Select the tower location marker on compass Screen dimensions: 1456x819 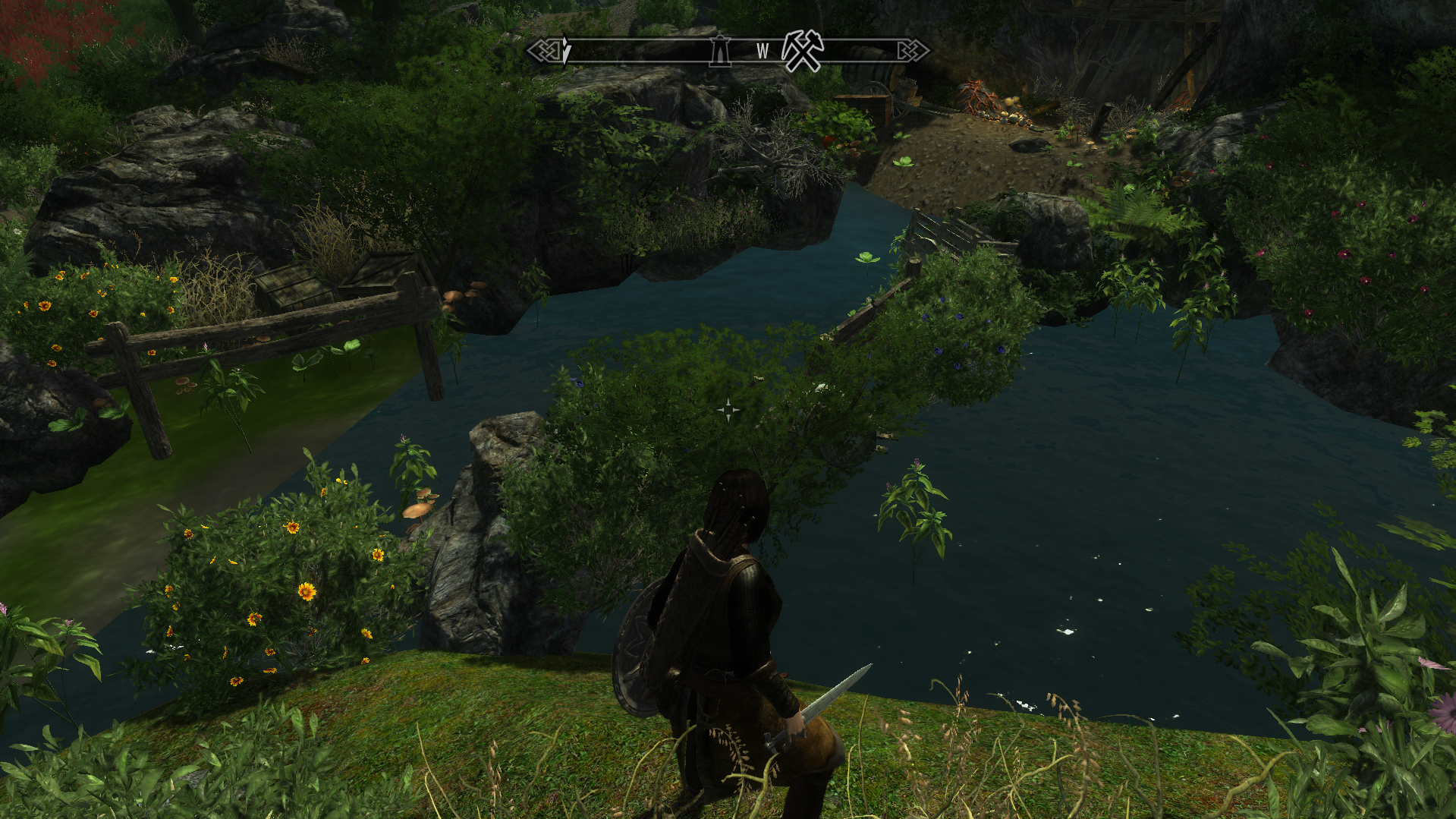[x=720, y=51]
